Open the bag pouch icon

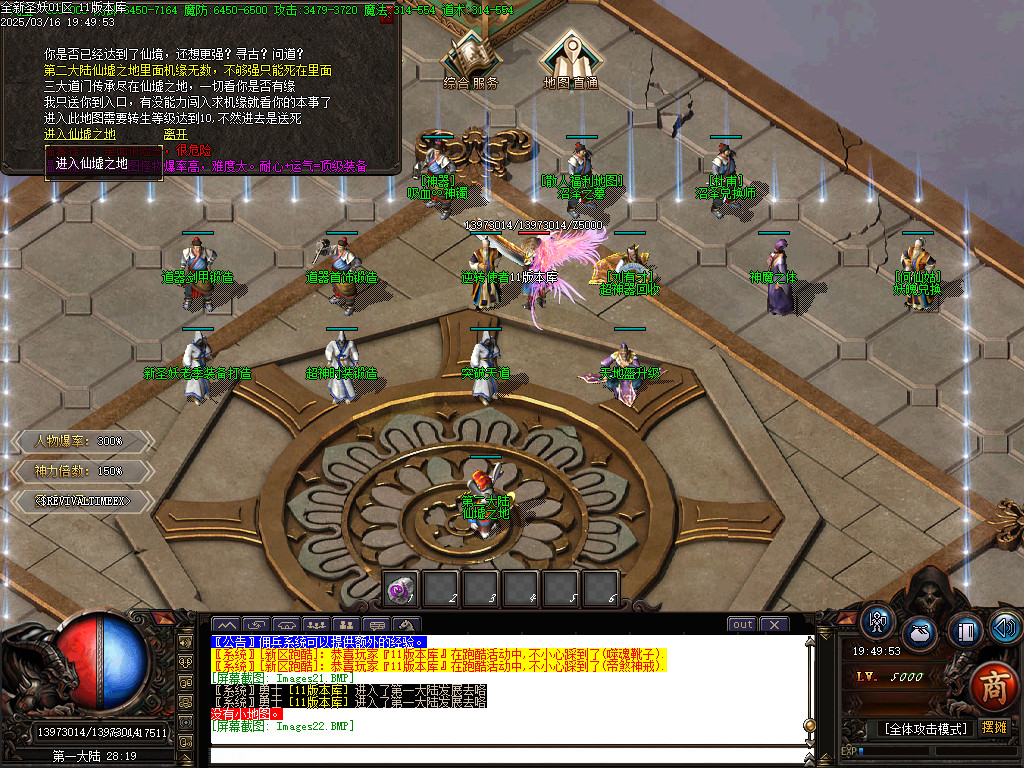point(920,634)
